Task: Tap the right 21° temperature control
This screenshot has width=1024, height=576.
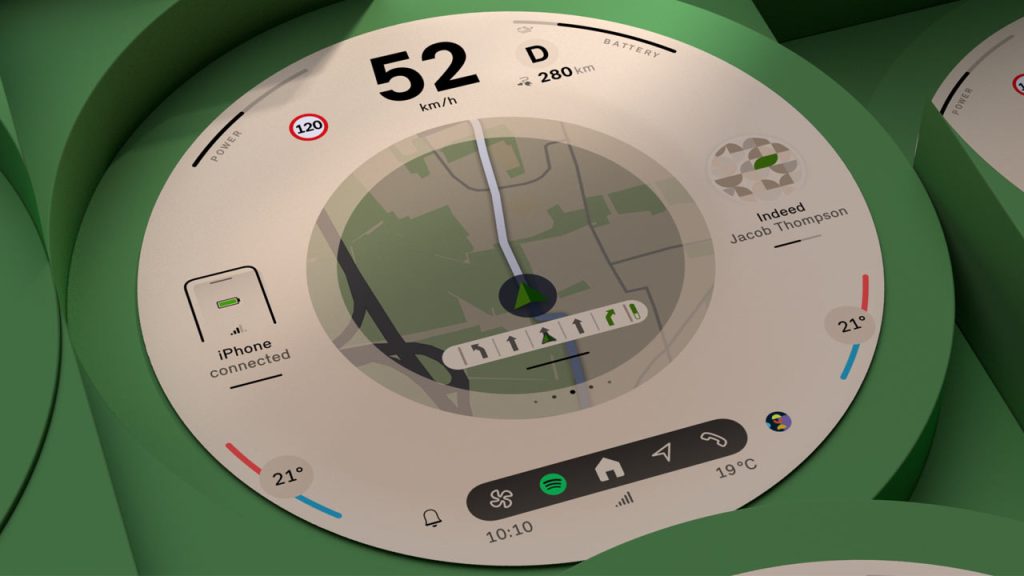Action: point(850,325)
